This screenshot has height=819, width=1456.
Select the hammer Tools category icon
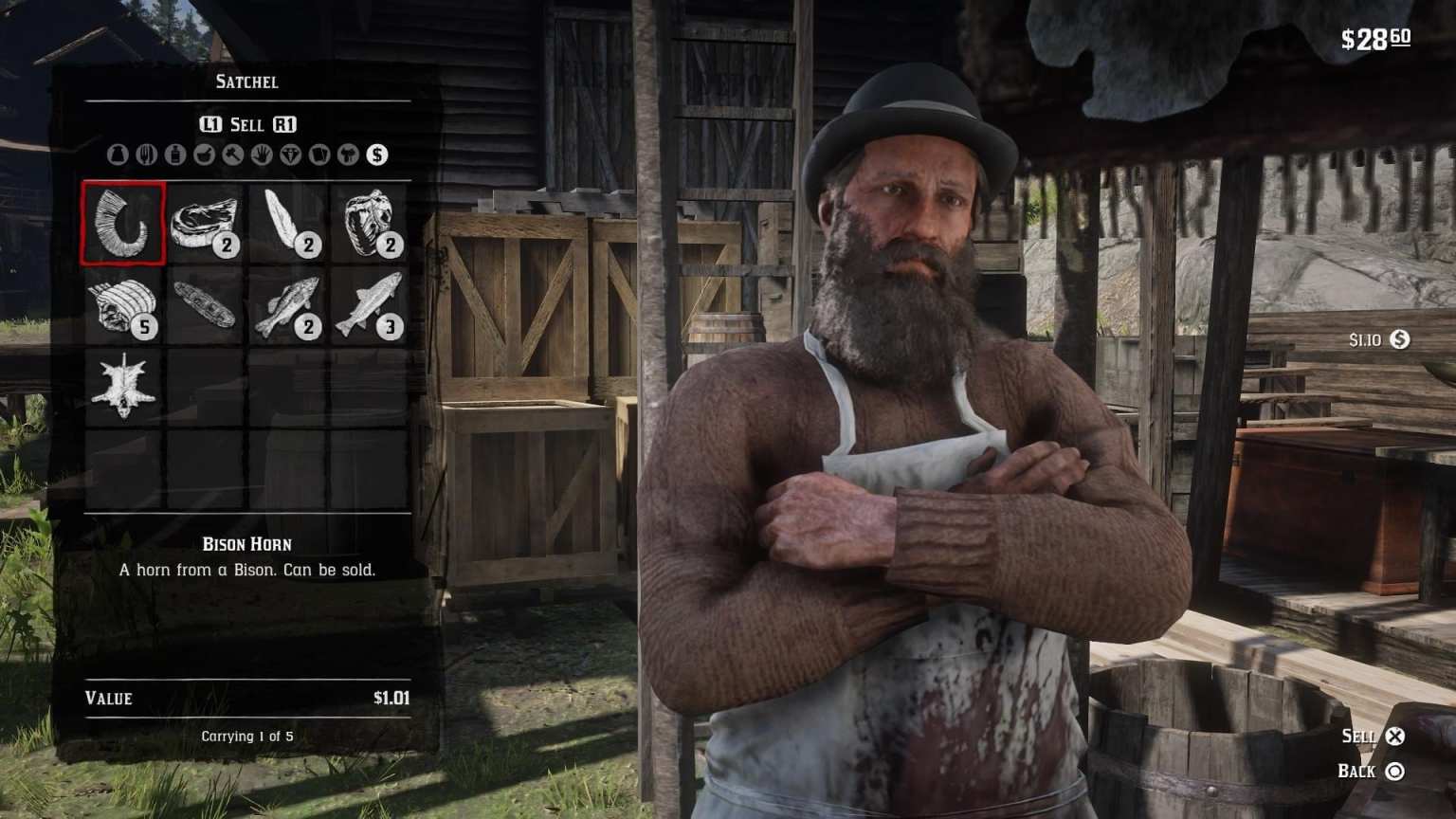(230, 154)
